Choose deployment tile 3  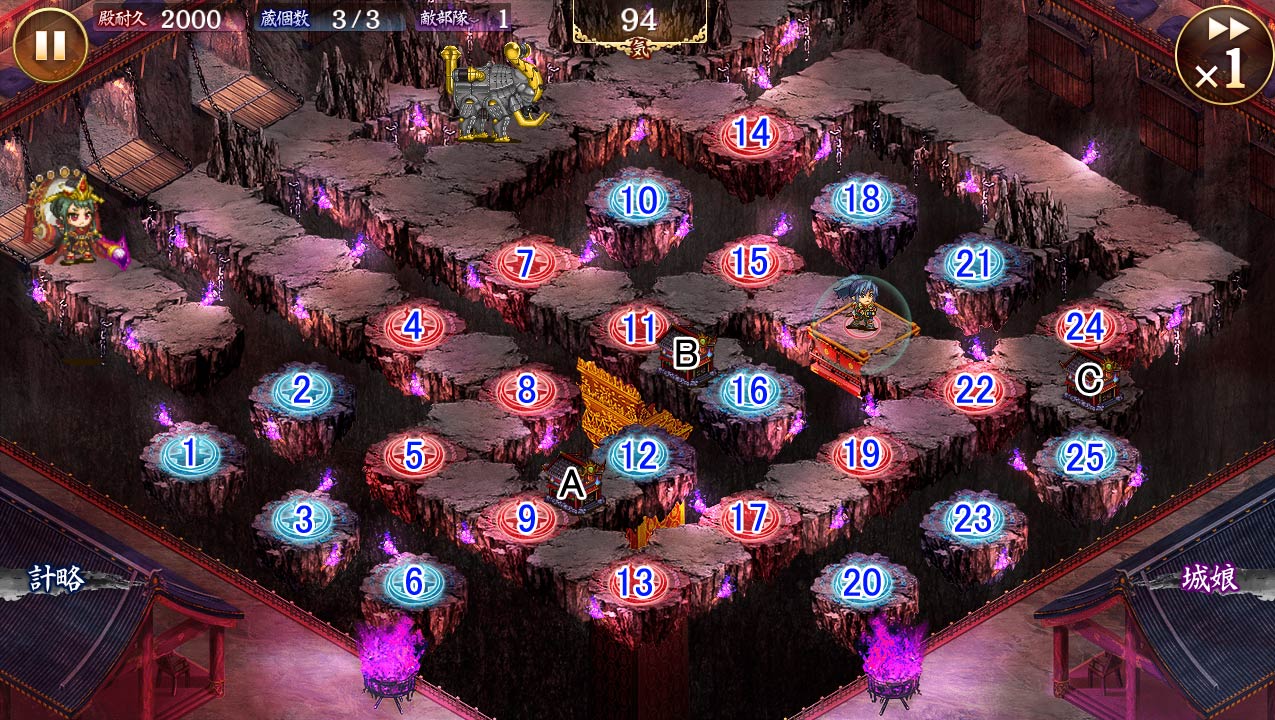point(303,519)
